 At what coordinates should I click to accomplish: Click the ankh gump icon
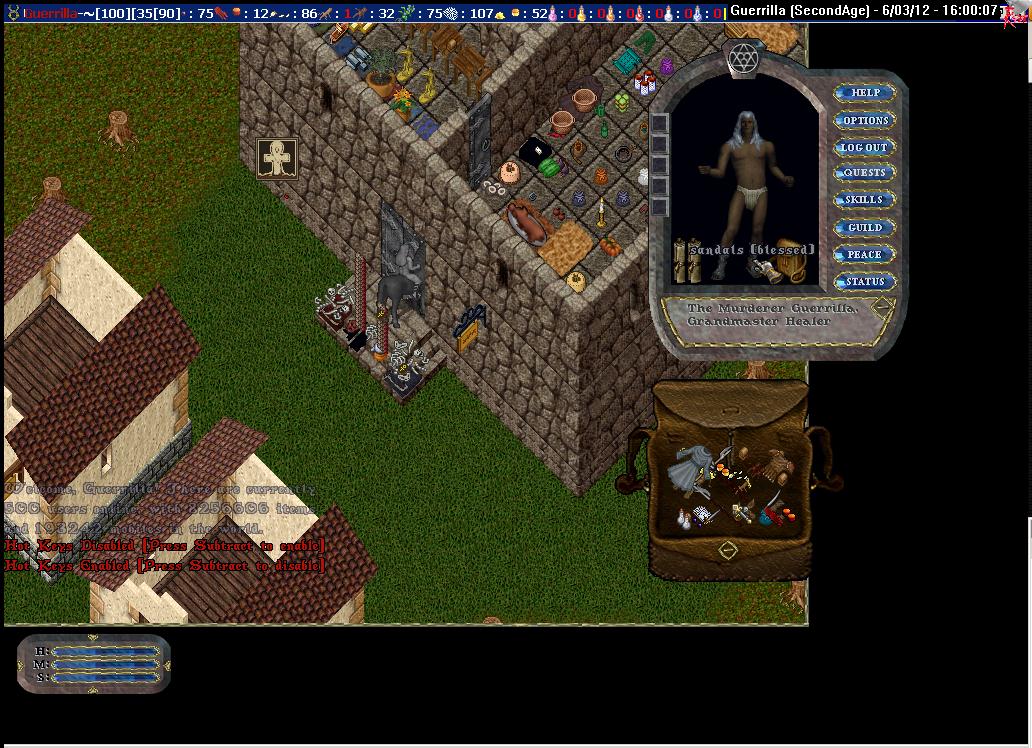click(276, 158)
